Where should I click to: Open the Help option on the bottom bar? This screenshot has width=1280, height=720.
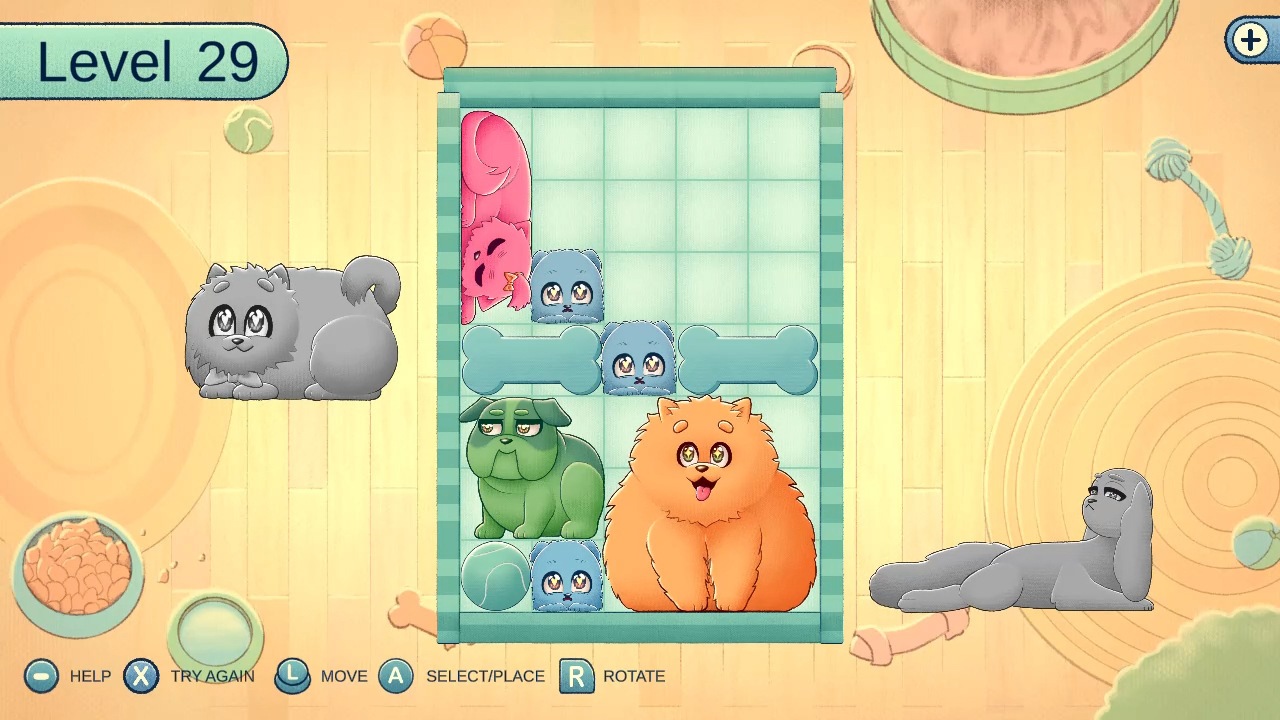(40, 676)
